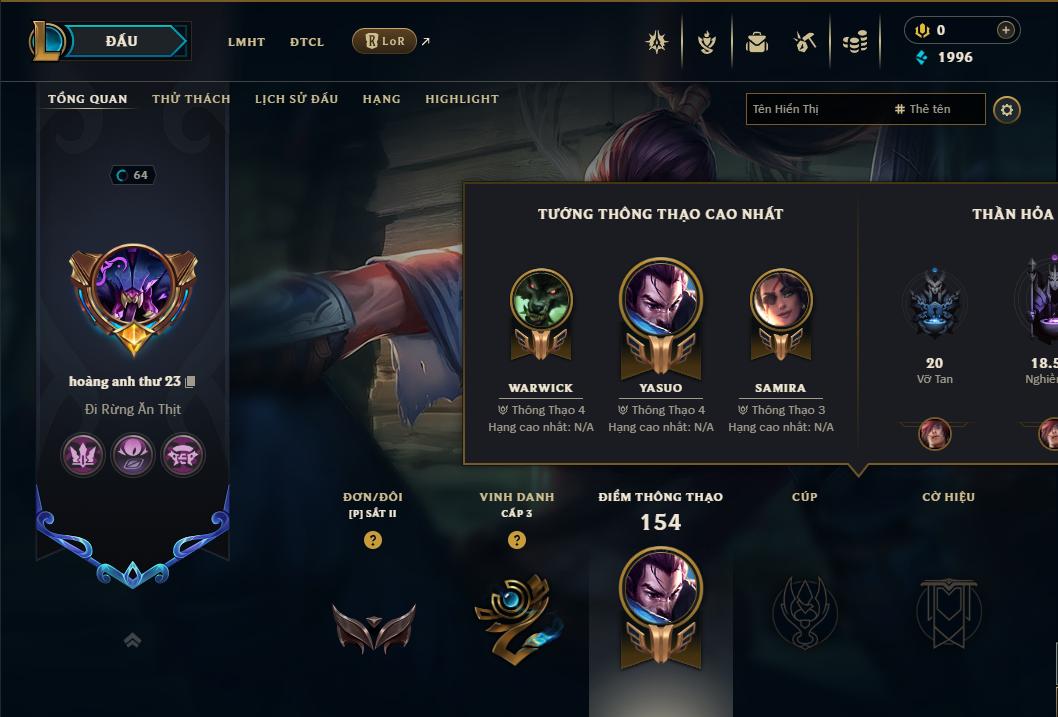Click the summoner name search field
Image resolution: width=1058 pixels, height=717 pixels.
click(x=815, y=109)
